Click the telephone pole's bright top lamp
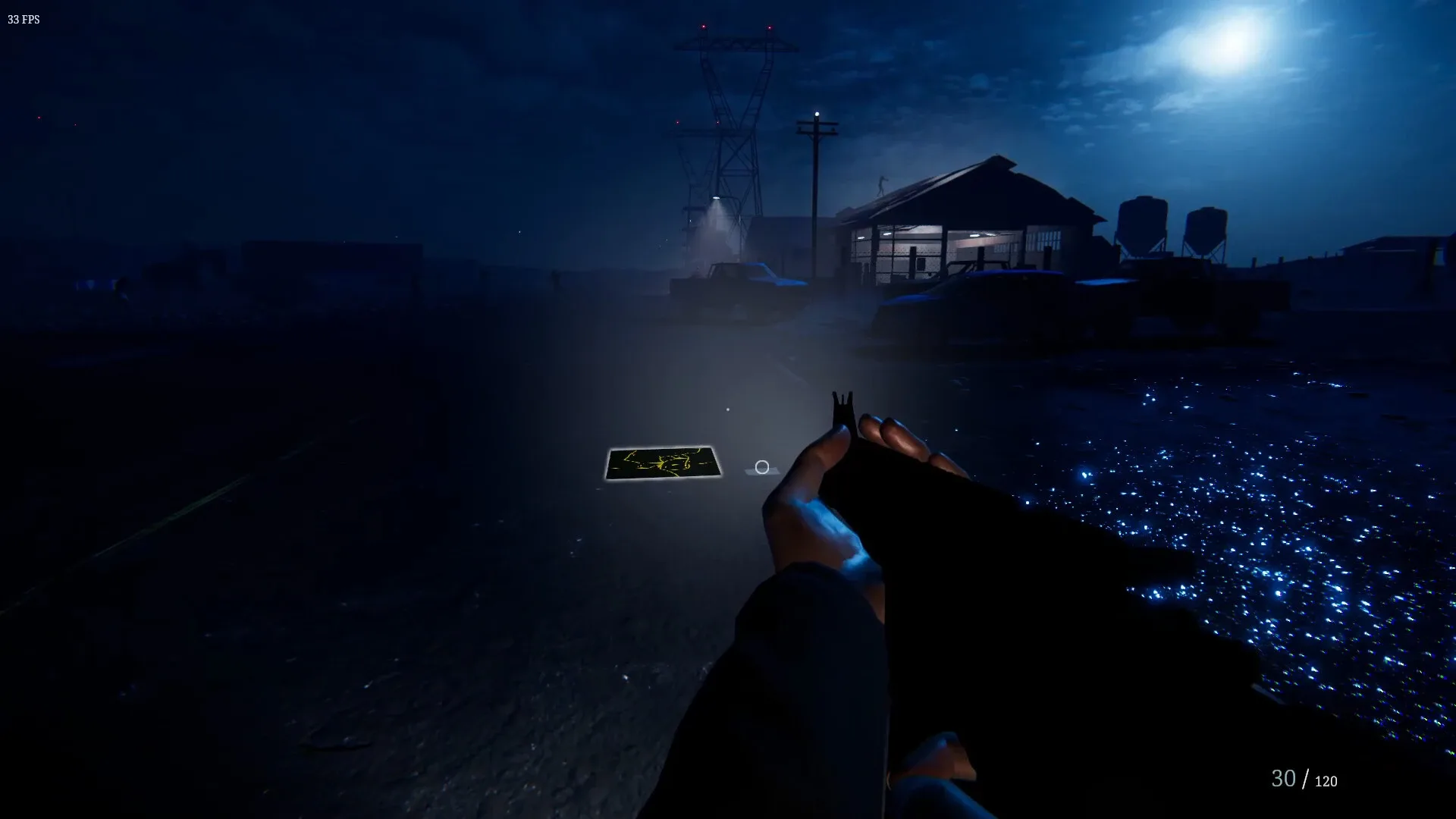1456x819 pixels. 817,114
